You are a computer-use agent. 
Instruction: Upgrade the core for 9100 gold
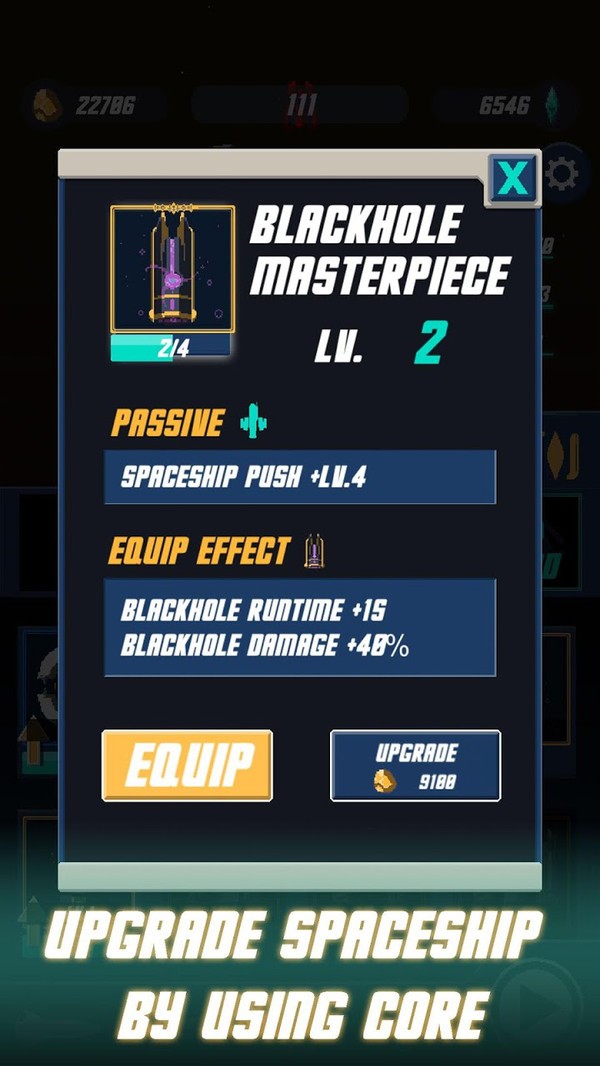(415, 765)
